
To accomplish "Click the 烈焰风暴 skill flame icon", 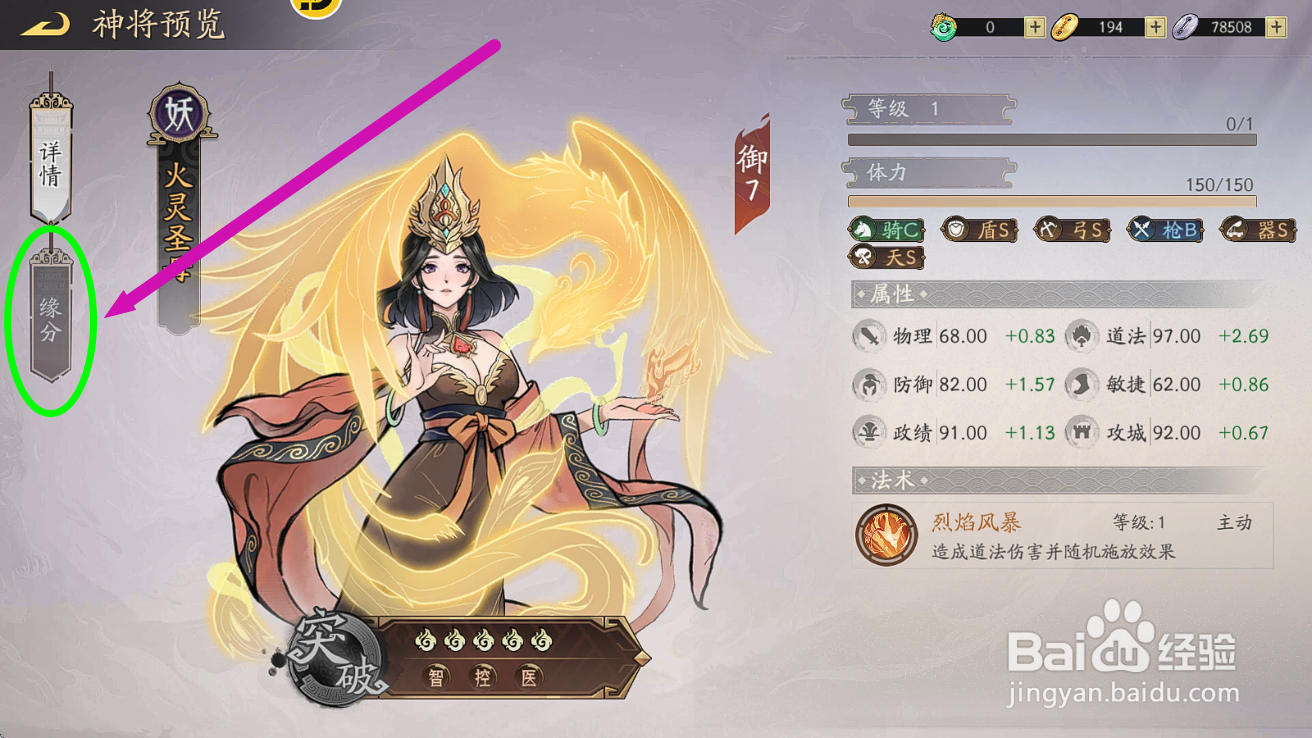I will click(886, 535).
